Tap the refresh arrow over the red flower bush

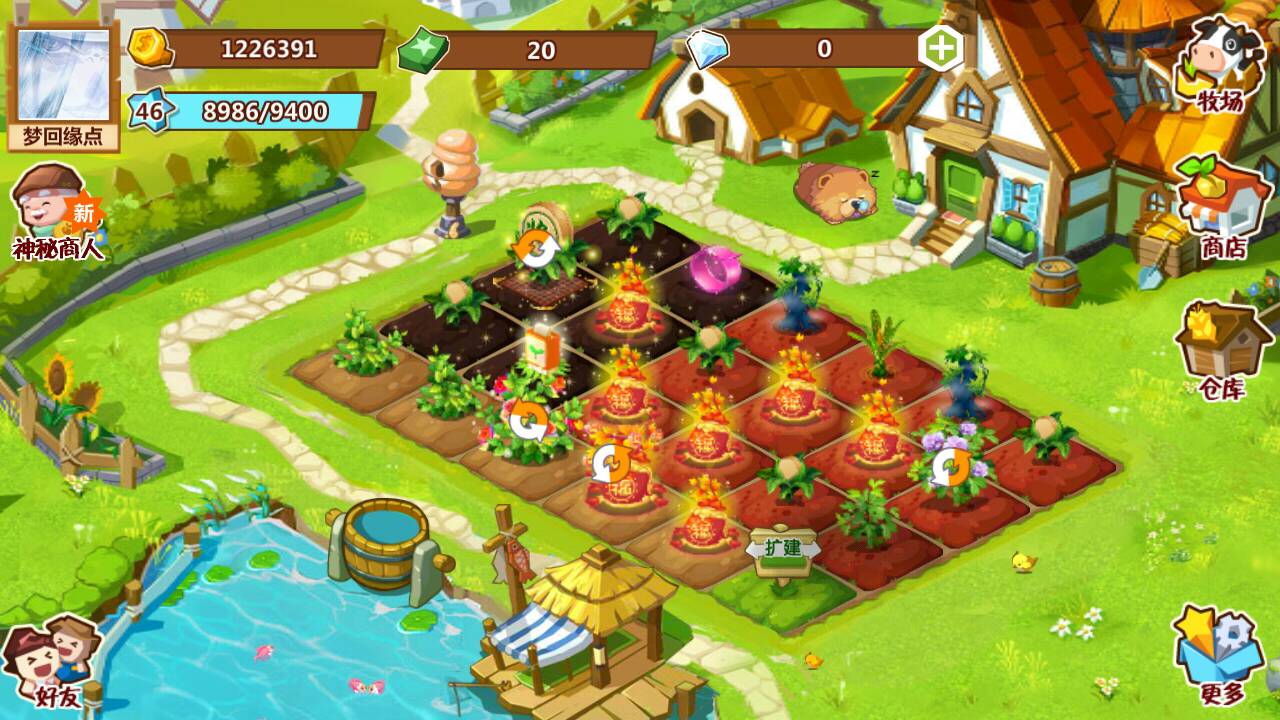coord(527,421)
